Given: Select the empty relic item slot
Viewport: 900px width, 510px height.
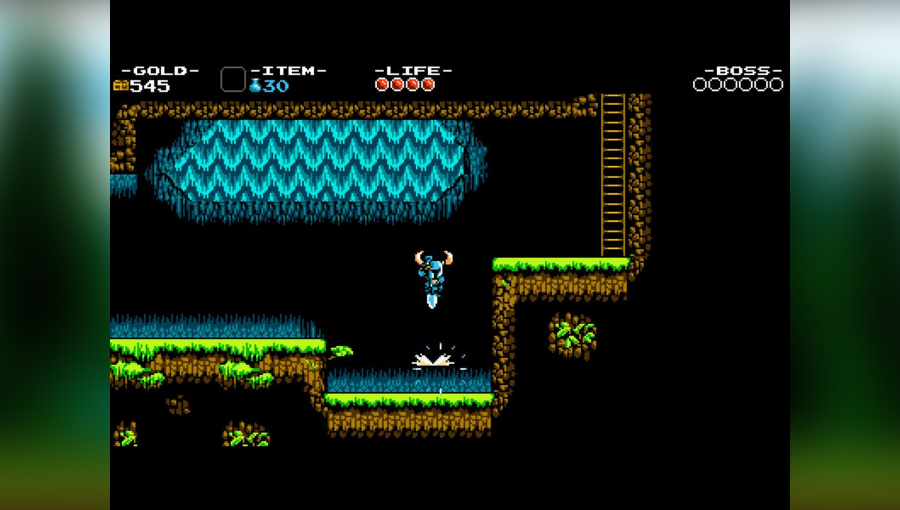Looking at the screenshot, I should [x=233, y=80].
